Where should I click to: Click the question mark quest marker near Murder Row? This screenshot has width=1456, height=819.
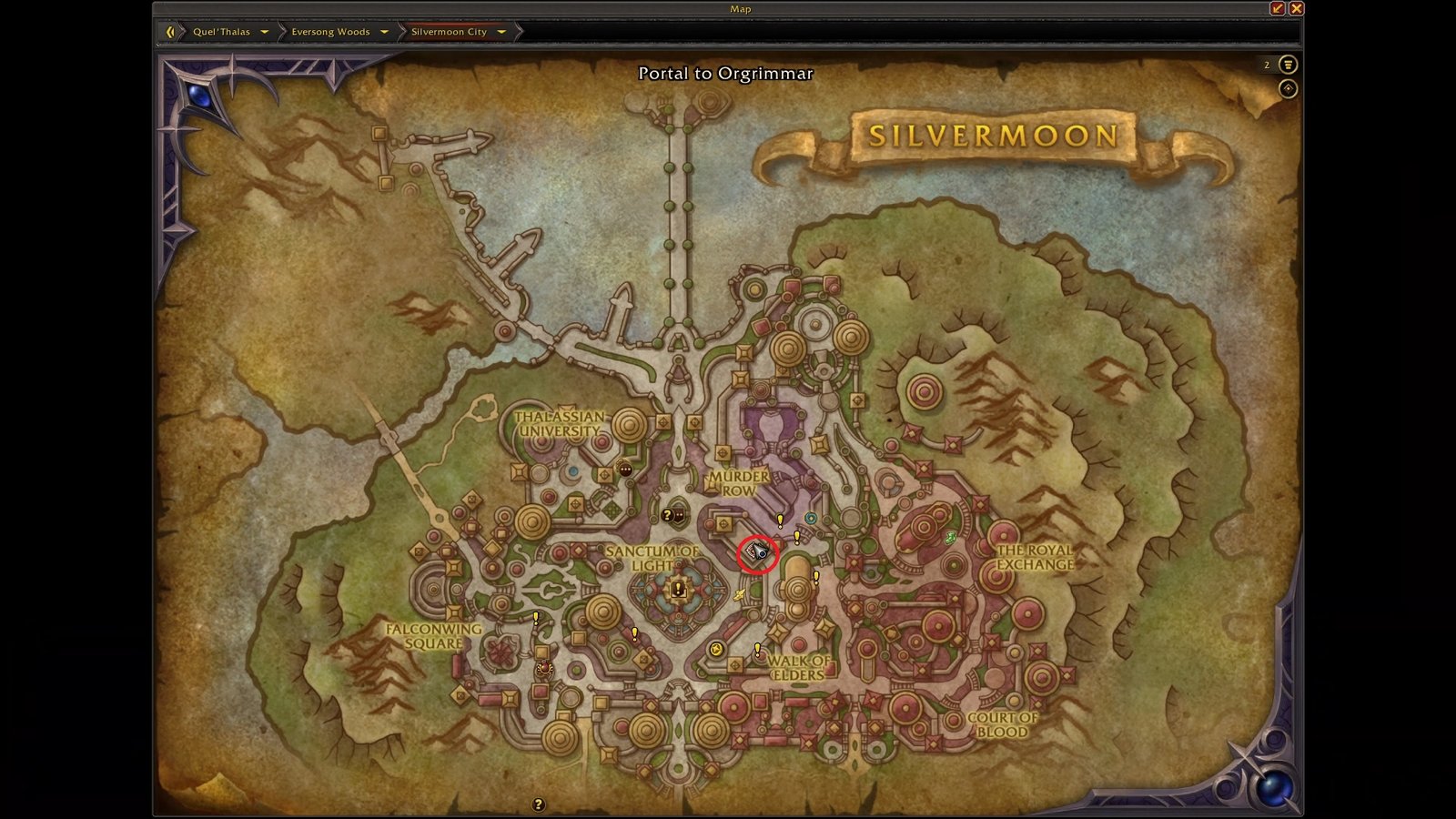pyautogui.click(x=667, y=516)
